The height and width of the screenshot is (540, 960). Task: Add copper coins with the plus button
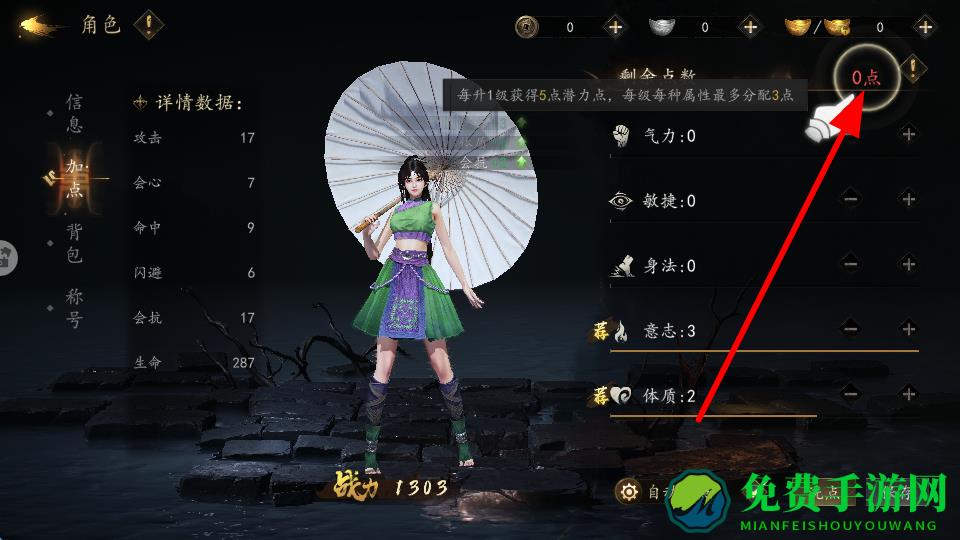pos(614,27)
